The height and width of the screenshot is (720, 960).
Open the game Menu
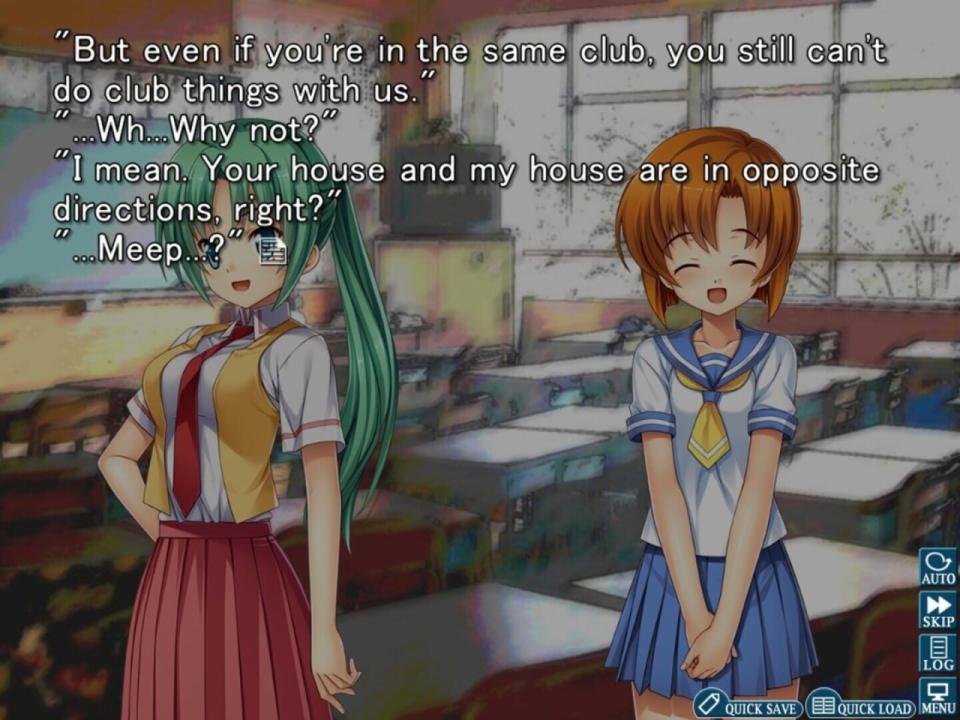click(x=938, y=697)
